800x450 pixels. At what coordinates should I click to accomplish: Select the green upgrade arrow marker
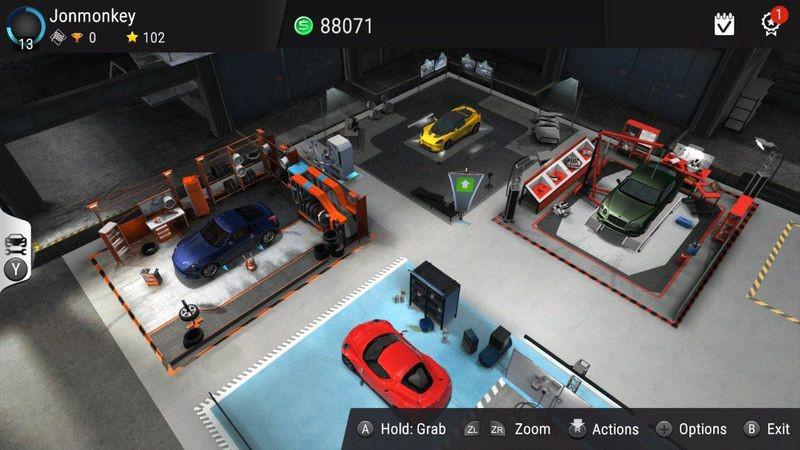[x=465, y=184]
